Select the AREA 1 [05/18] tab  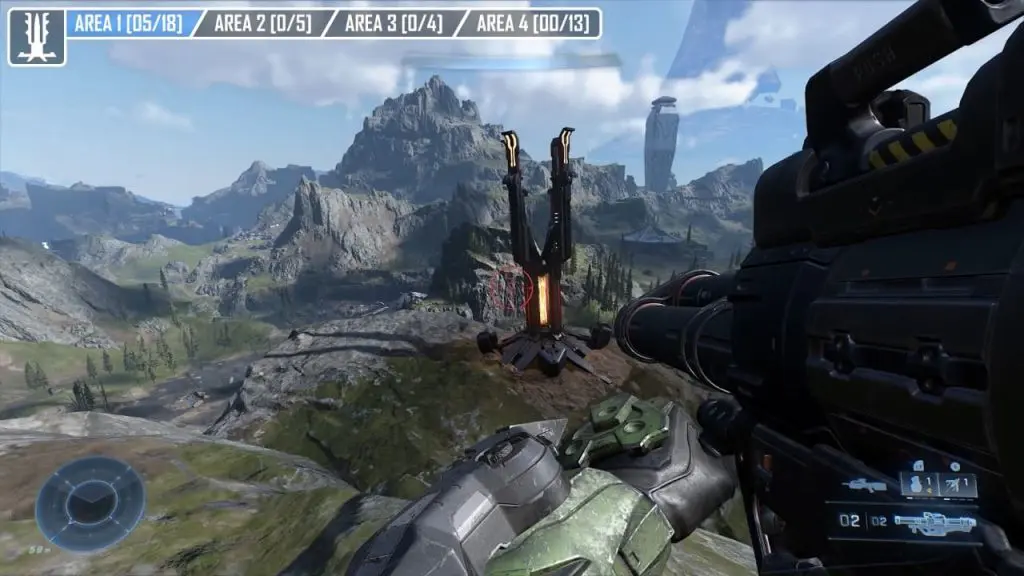pyautogui.click(x=126, y=23)
